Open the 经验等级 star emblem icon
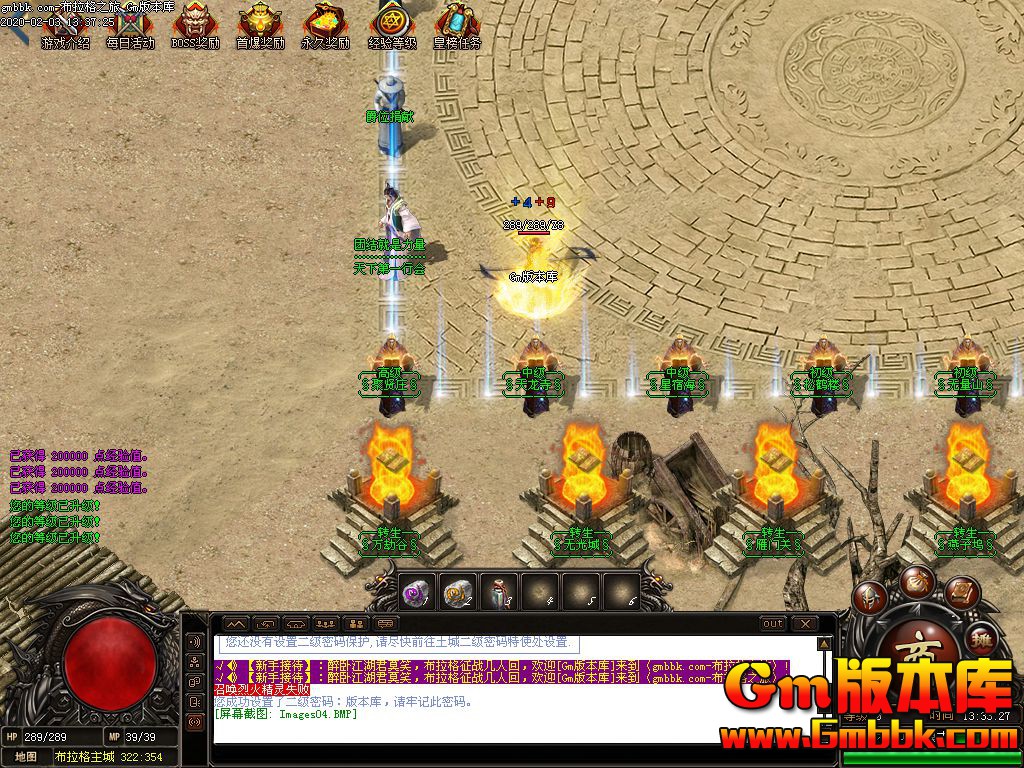 (390, 24)
